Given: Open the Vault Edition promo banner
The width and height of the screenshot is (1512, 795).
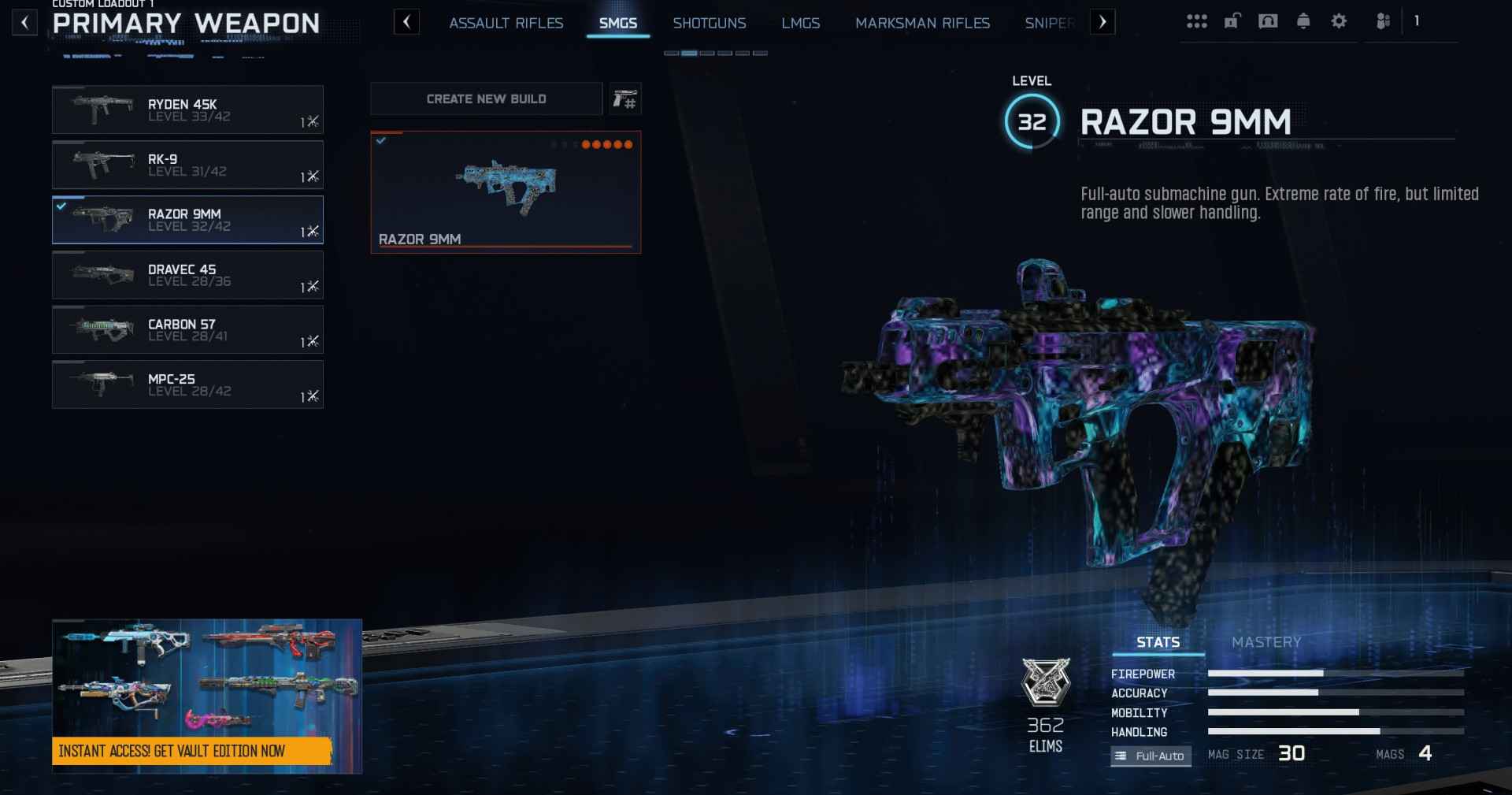Looking at the screenshot, I should click(x=207, y=696).
